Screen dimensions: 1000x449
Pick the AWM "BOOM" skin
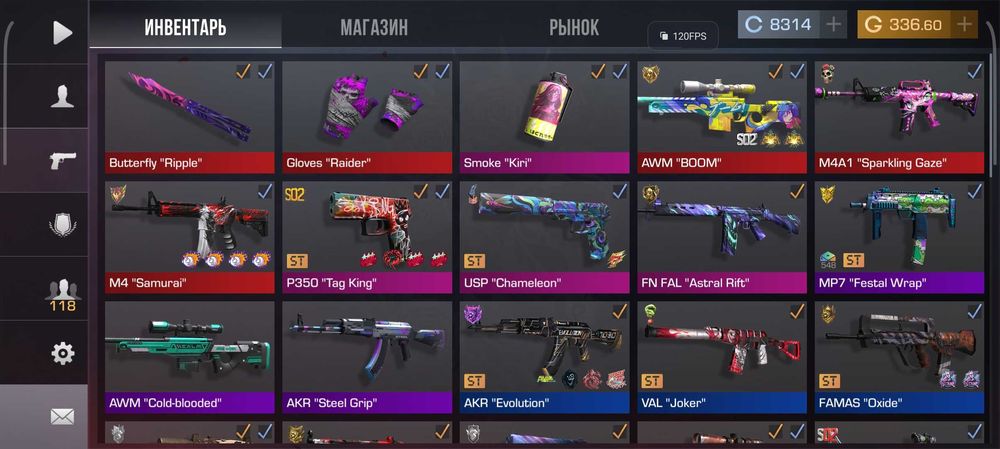pyautogui.click(x=721, y=118)
